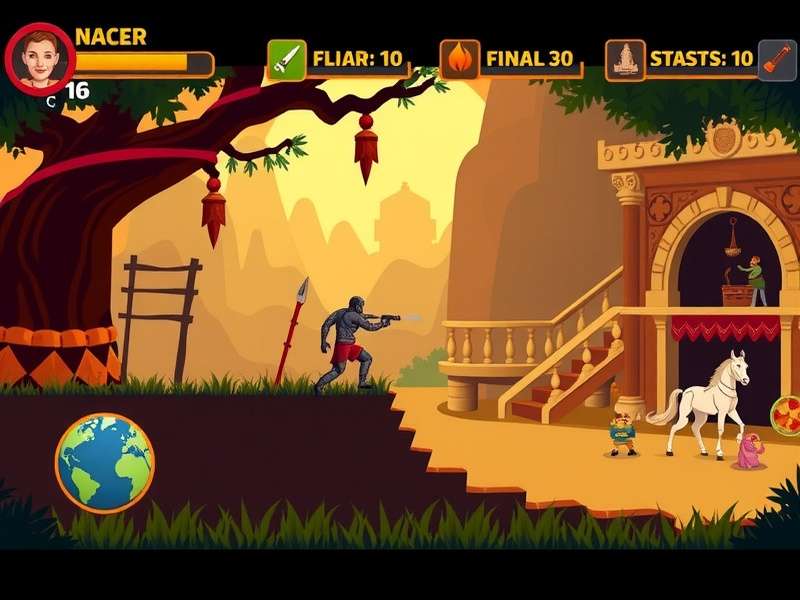The width and height of the screenshot is (800, 600).
Task: Activate the flame FINAL icon
Action: (x=460, y=59)
